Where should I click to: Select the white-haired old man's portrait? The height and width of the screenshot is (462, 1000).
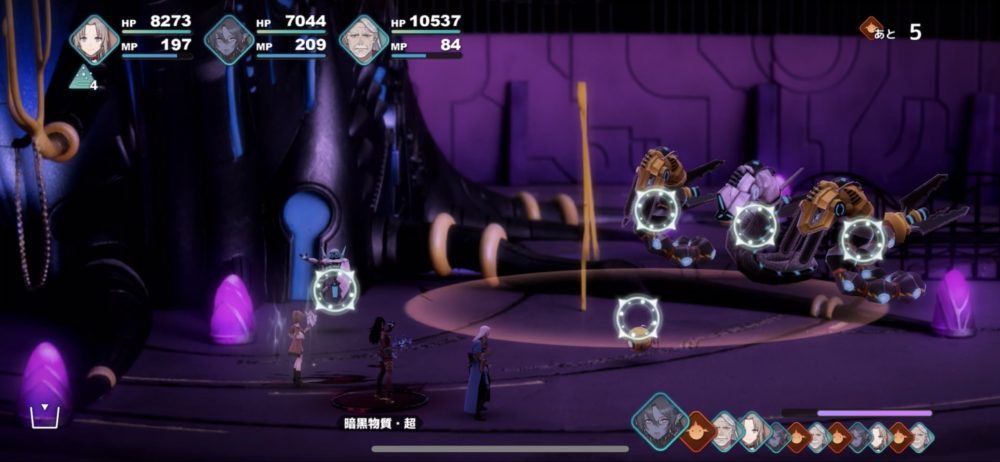tap(363, 40)
